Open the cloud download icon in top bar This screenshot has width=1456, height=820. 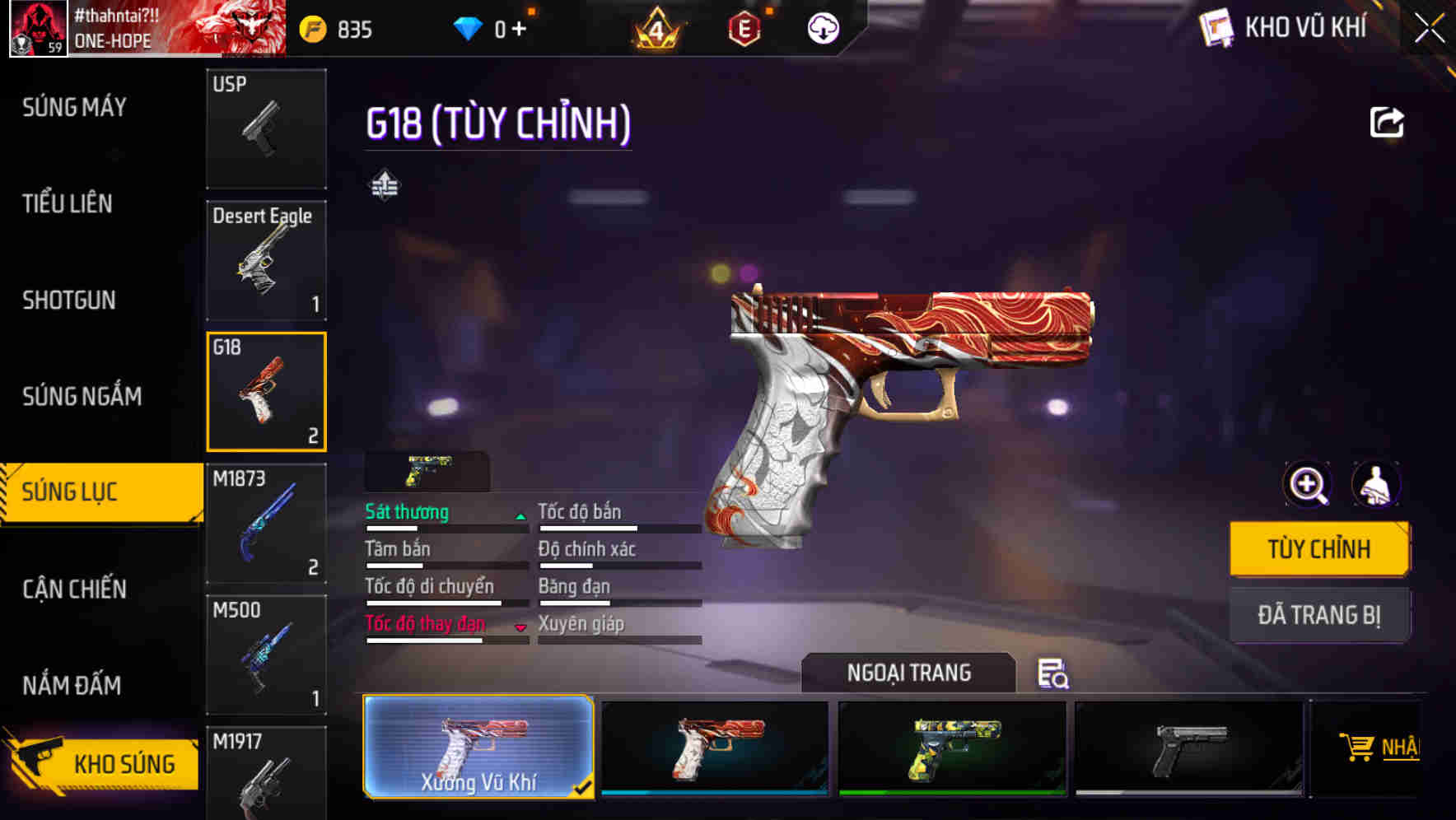click(x=823, y=27)
